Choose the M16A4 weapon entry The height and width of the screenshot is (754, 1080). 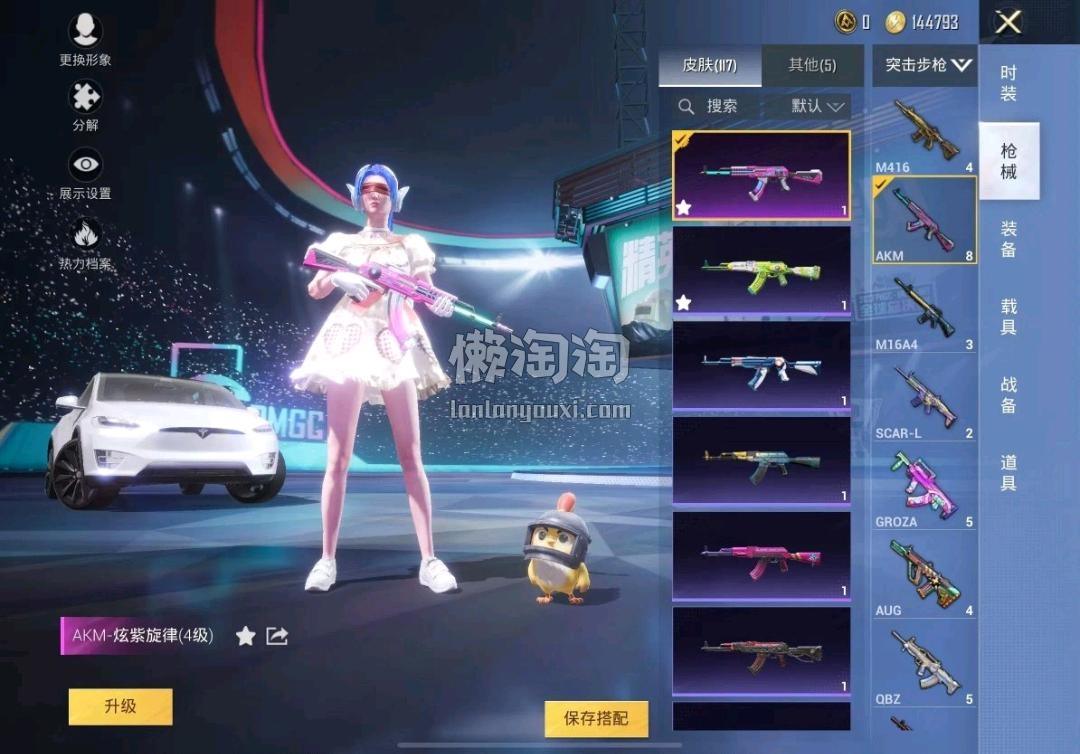coord(924,312)
